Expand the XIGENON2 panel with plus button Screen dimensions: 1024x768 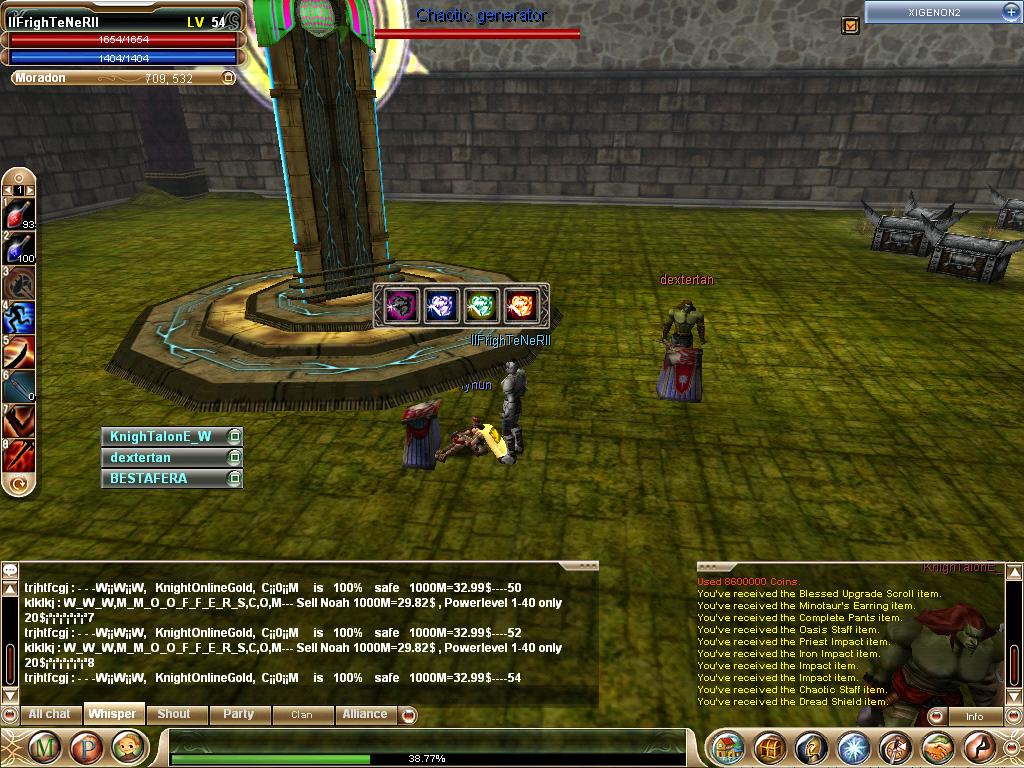[x=1010, y=11]
